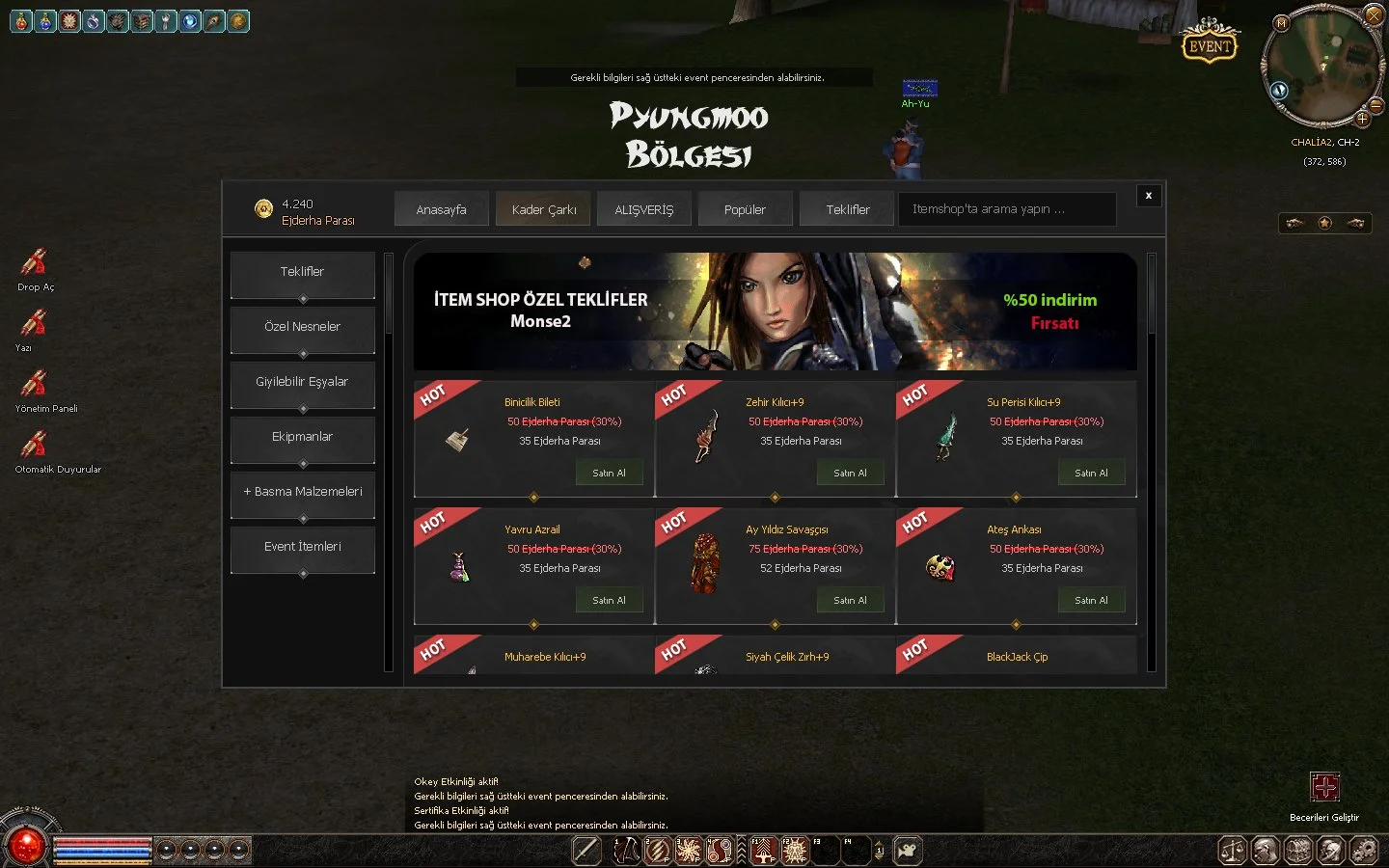
Task: Open the Giyilebilir Eşyalar category
Action: (x=302, y=382)
